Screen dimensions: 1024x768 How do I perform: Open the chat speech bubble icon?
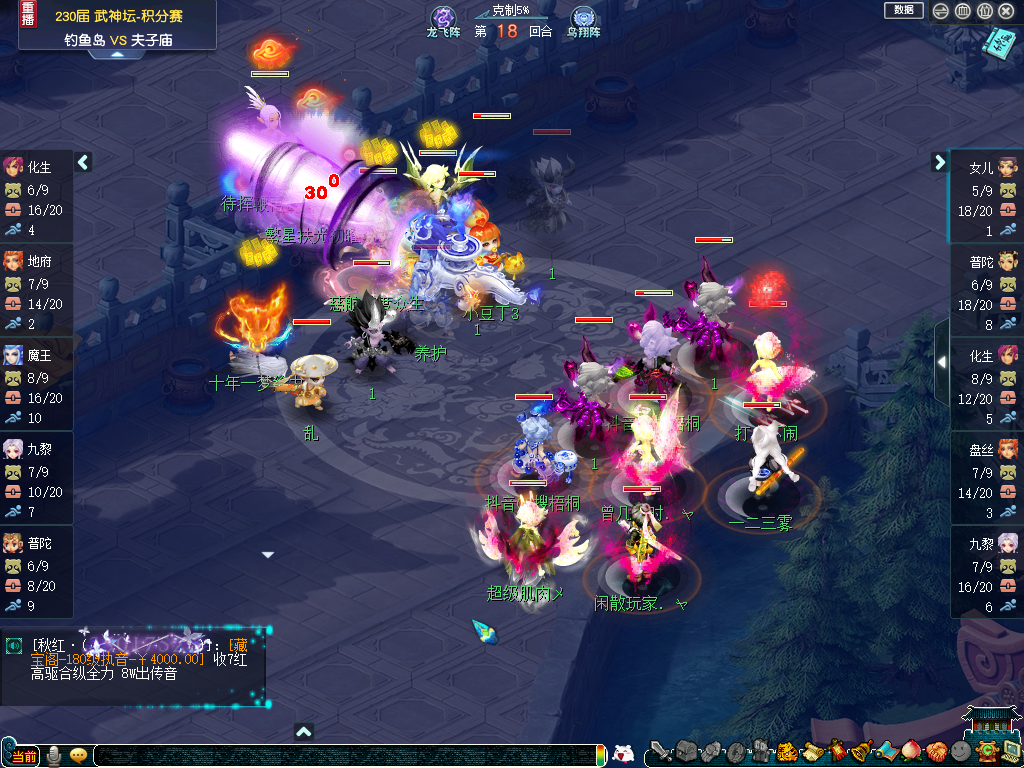(x=78, y=755)
